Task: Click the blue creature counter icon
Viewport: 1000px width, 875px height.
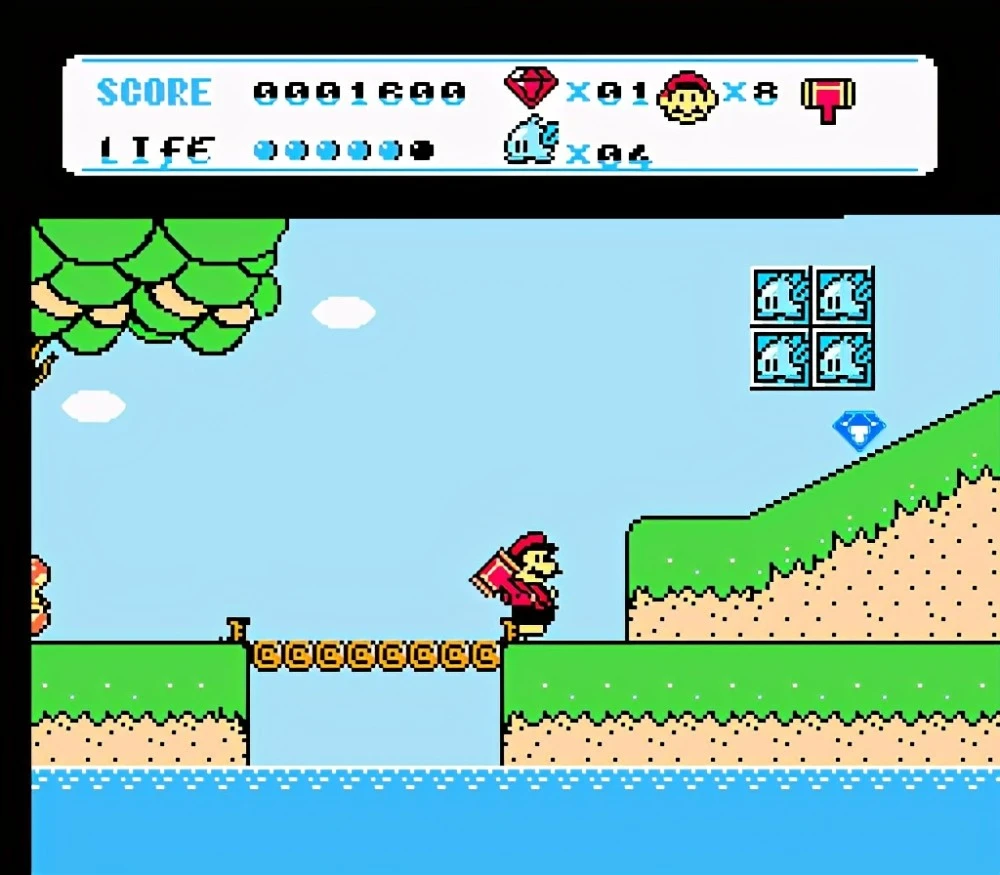Action: tap(530, 143)
